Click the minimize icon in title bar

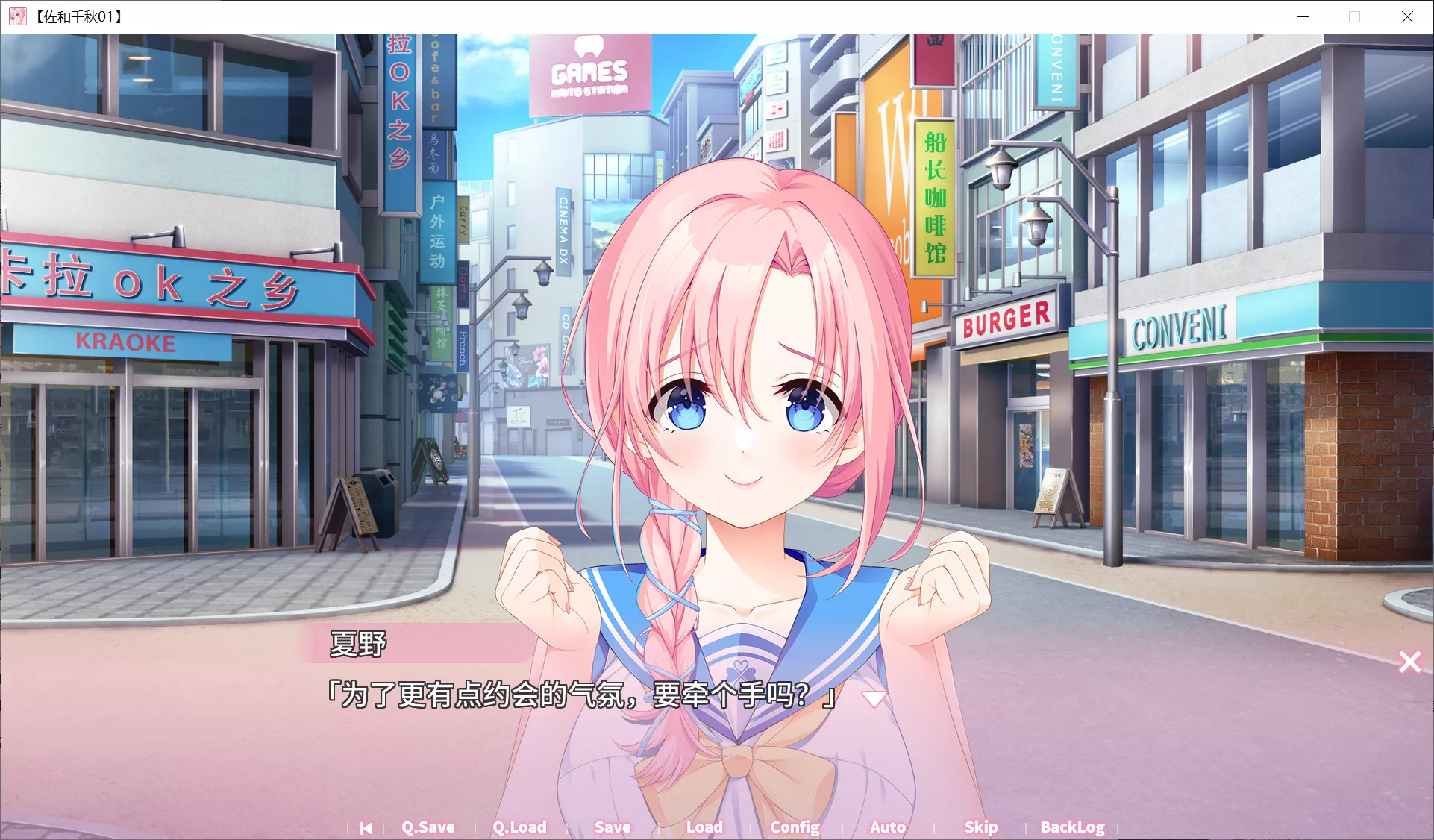click(x=1303, y=16)
